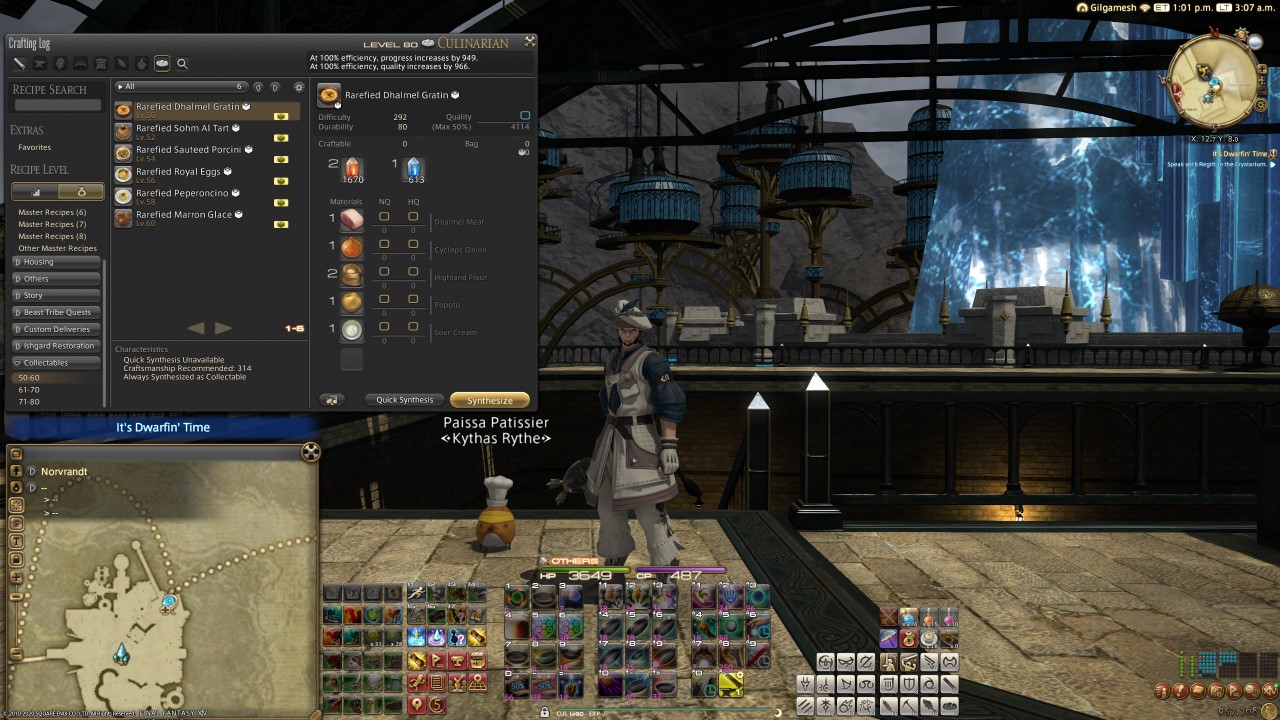Click the fire crystal icon showing 1670
1280x720 pixels.
pos(352,166)
